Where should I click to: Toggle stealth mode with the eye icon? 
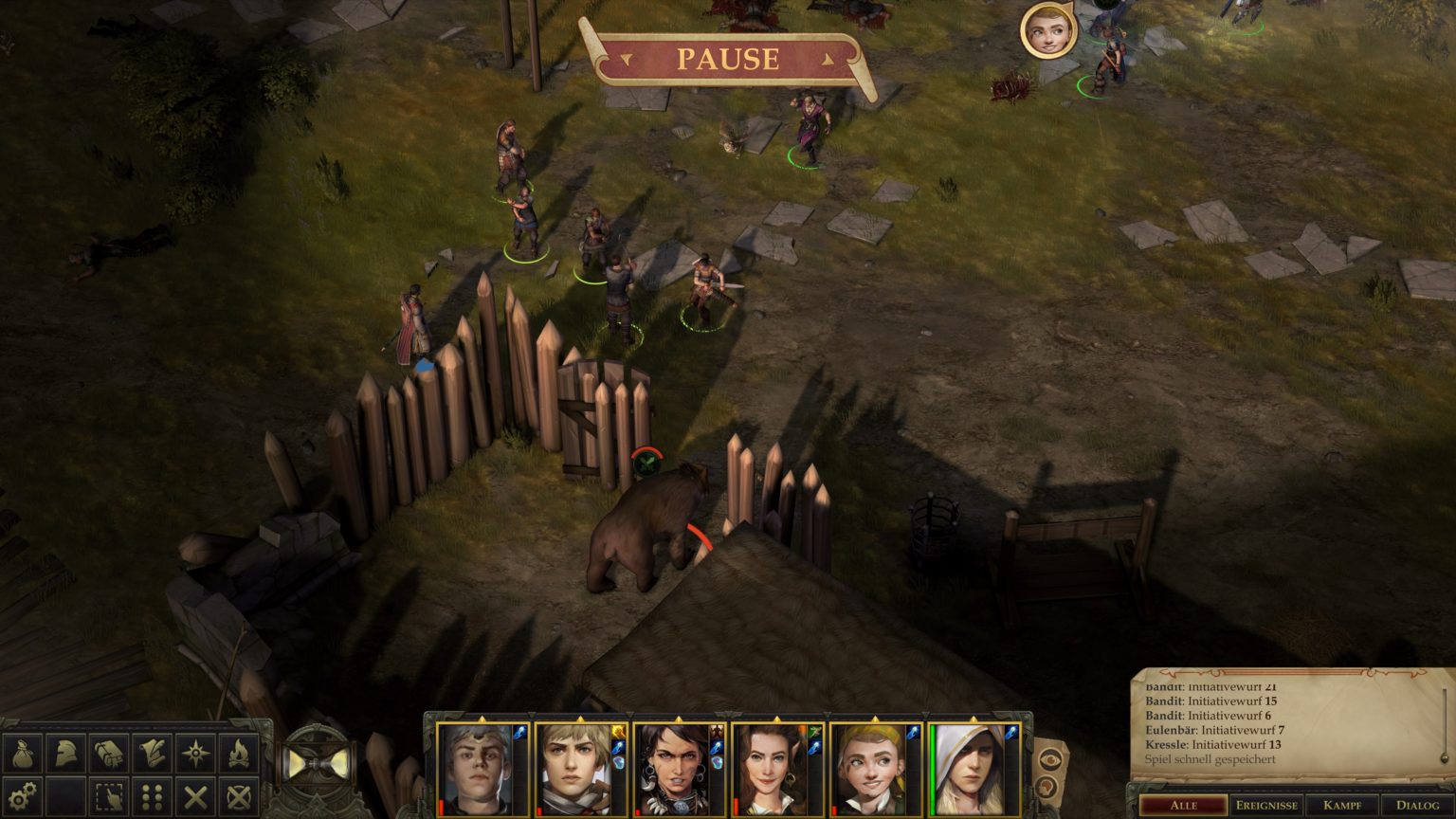tap(1050, 759)
